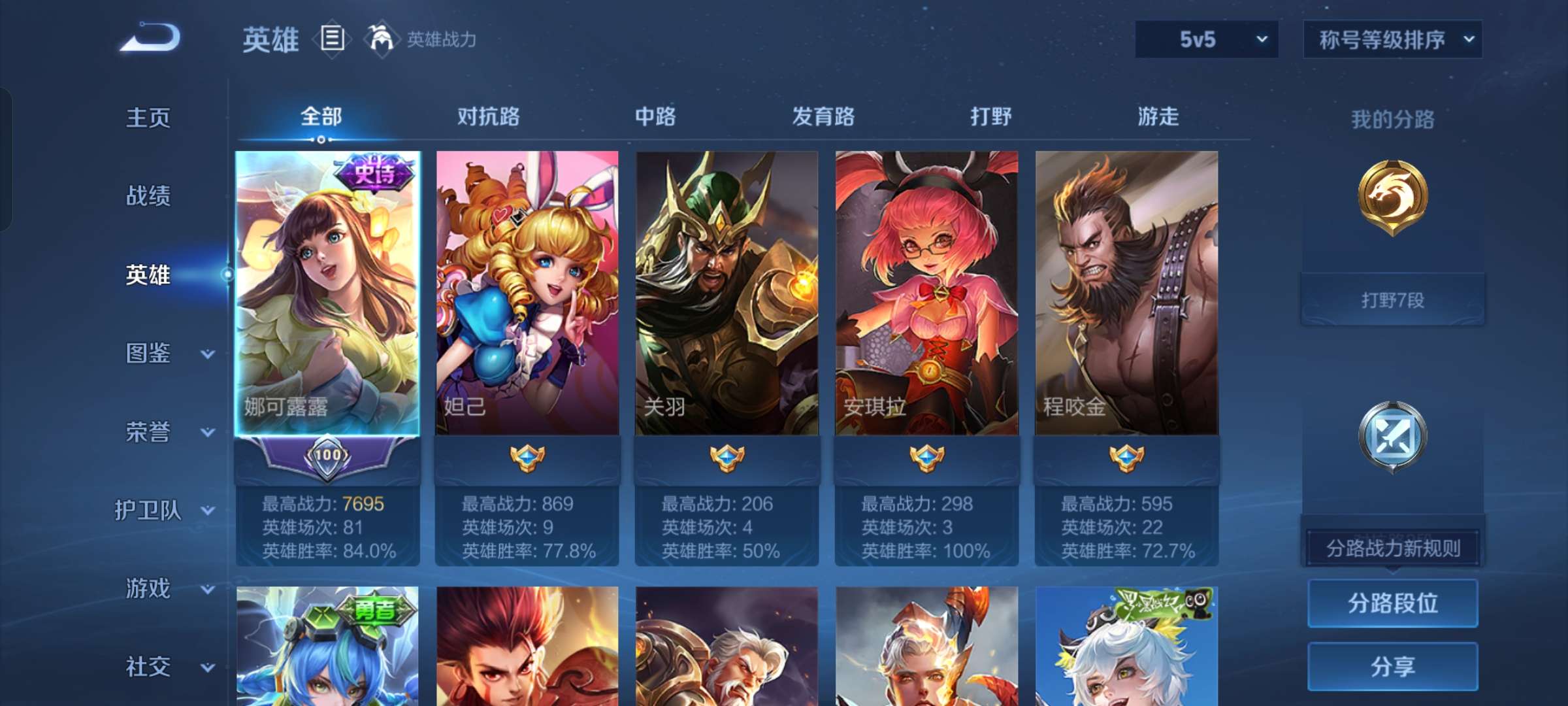Click the 分路段位 button
The image size is (1568, 706).
click(x=1392, y=603)
